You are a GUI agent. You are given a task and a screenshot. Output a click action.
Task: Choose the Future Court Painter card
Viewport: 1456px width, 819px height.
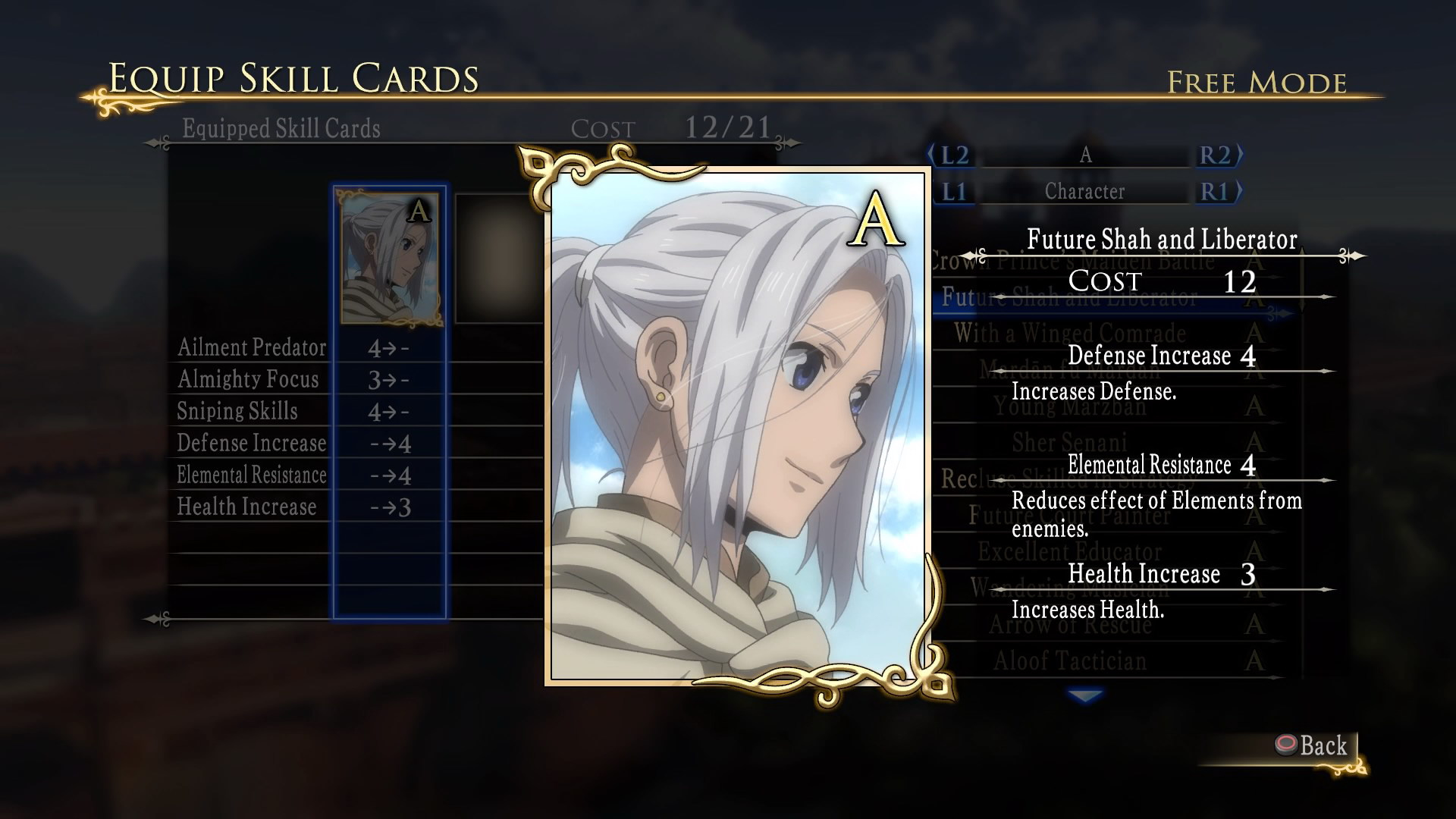[x=1069, y=516]
